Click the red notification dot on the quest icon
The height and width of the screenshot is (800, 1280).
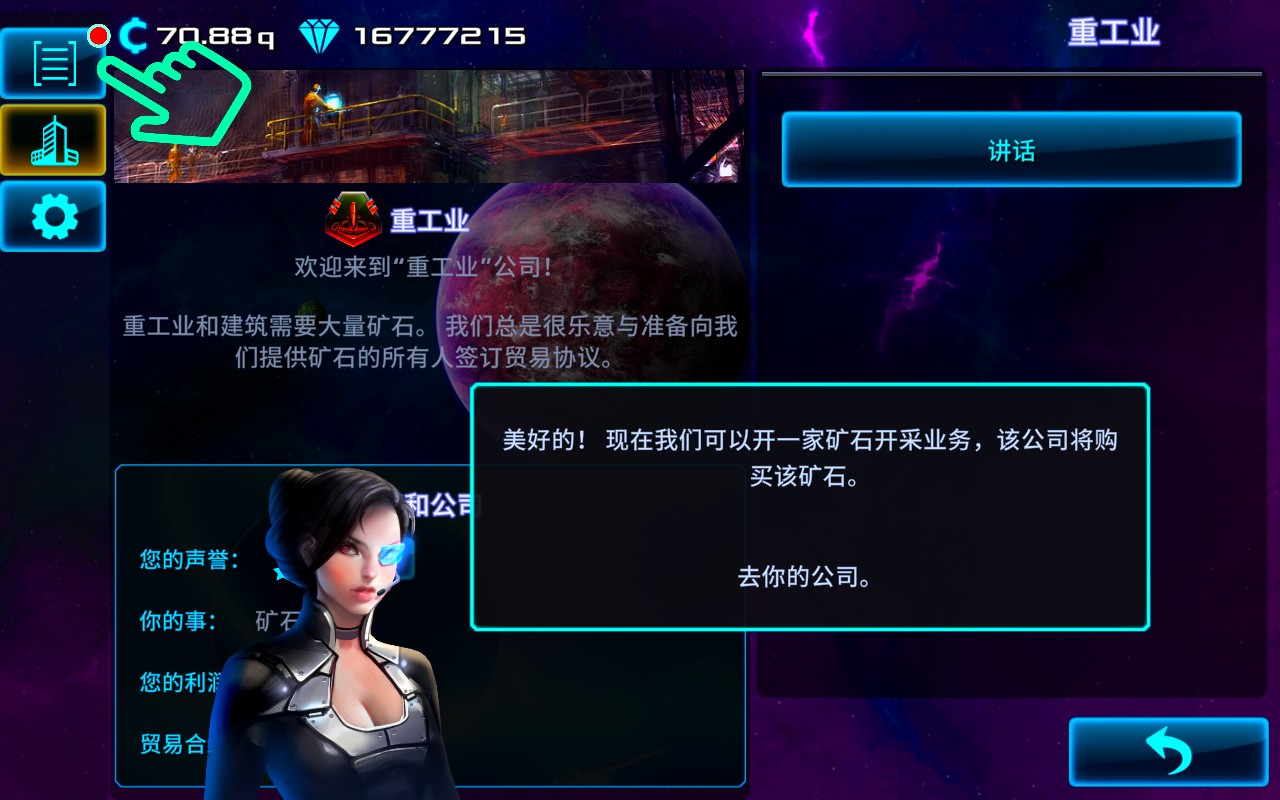[98, 35]
